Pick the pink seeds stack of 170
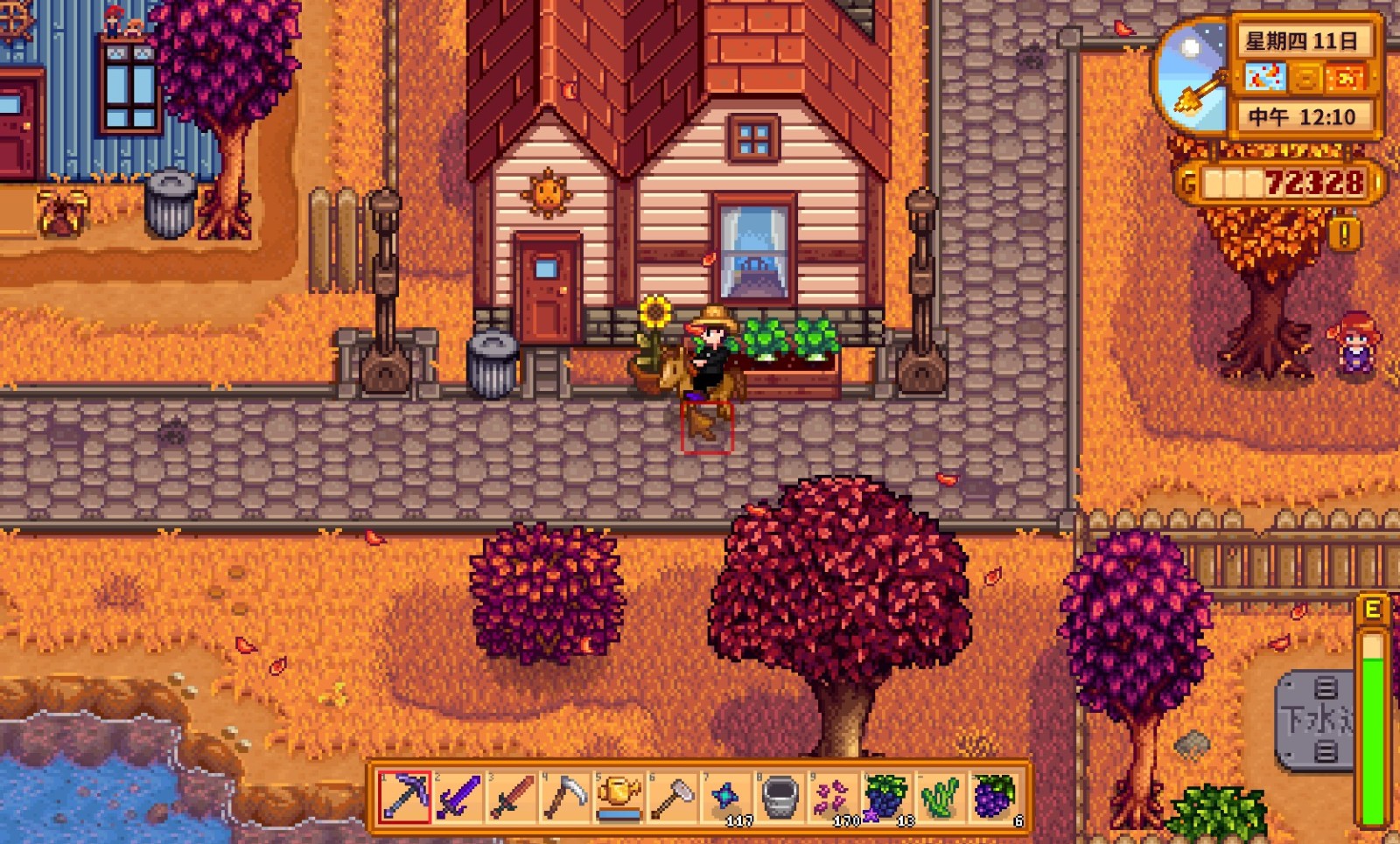Screen dimensions: 1400x844 click(833, 797)
